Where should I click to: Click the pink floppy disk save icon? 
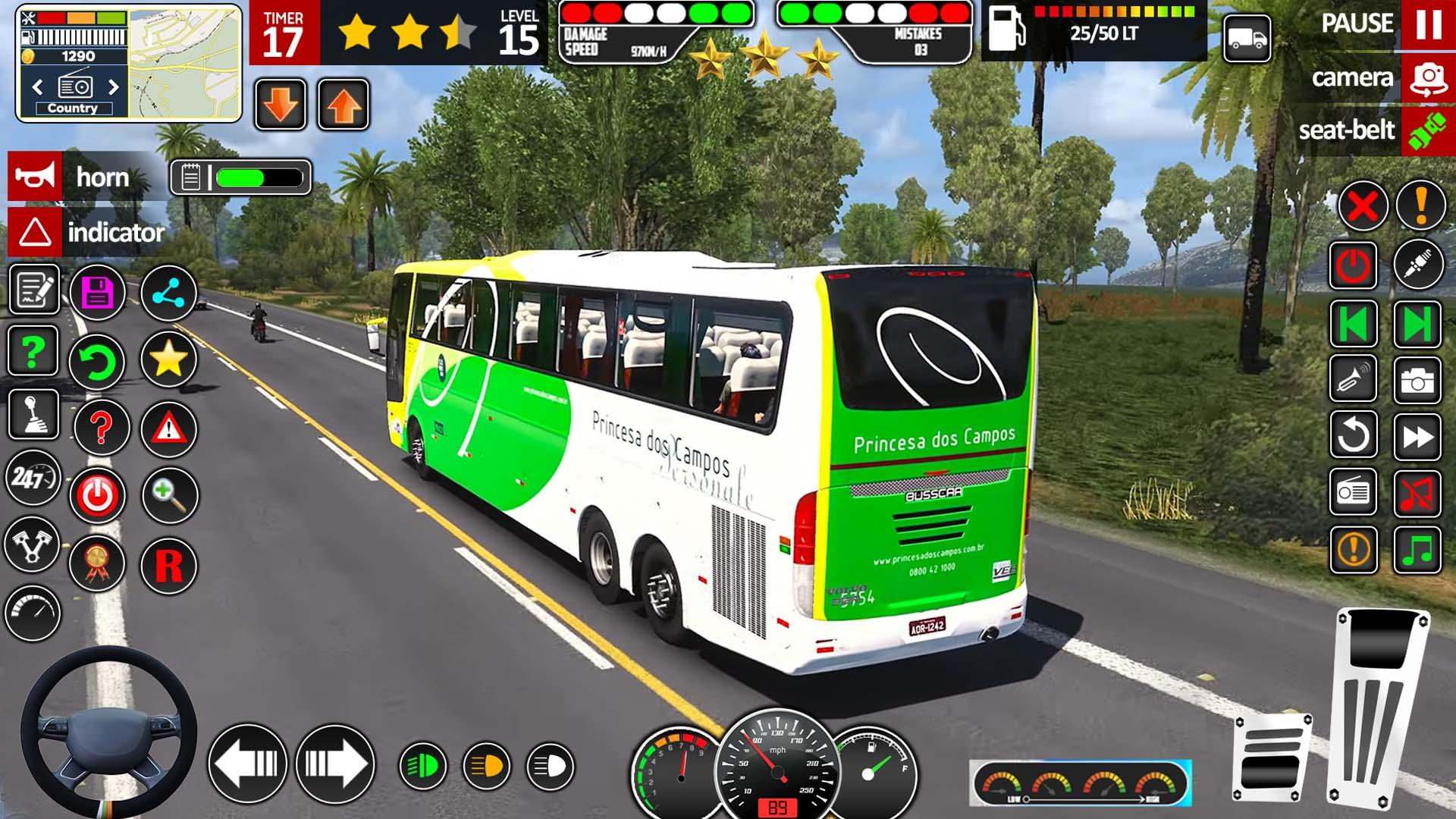click(x=98, y=293)
